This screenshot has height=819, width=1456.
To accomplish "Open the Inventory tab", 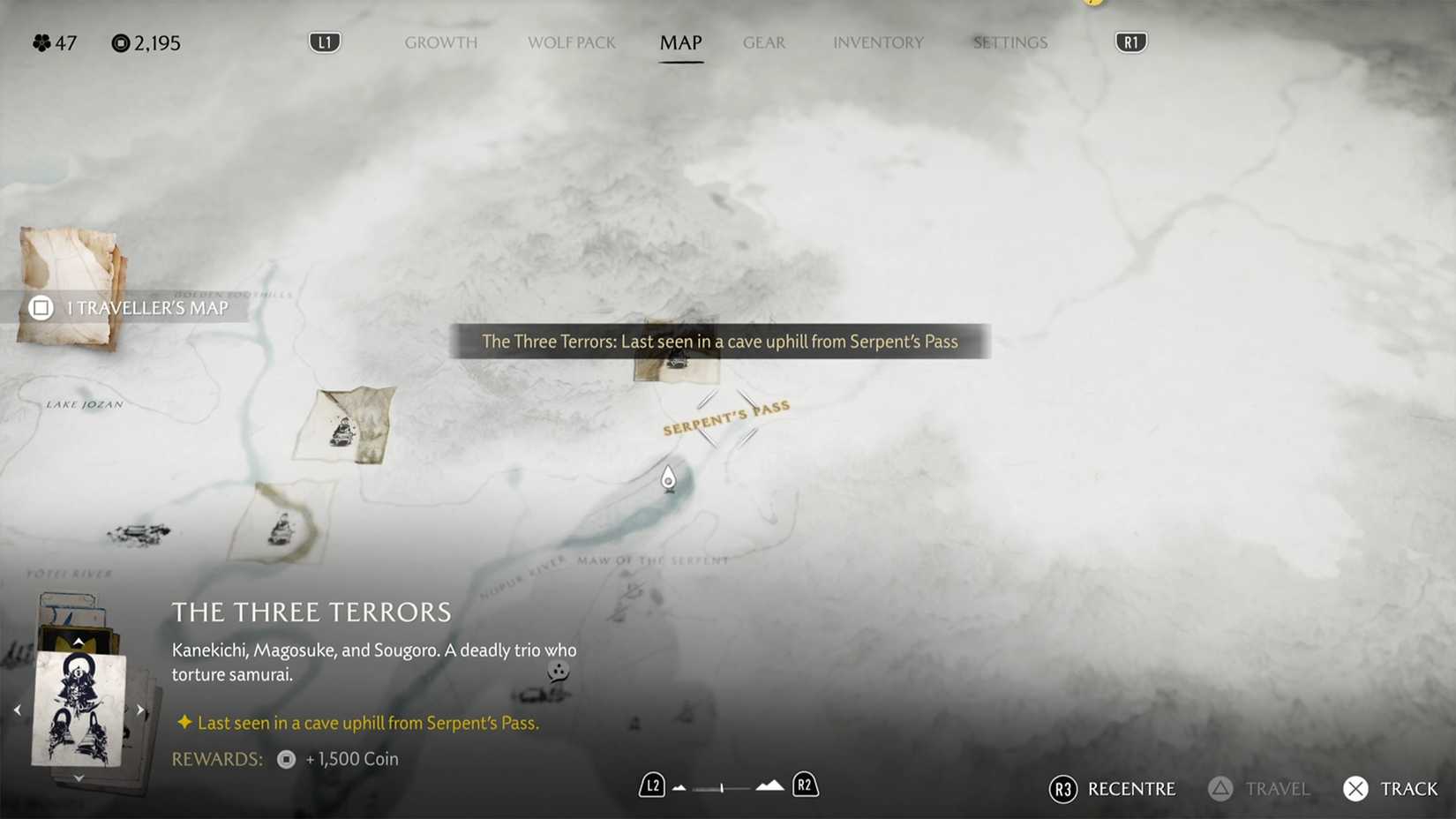I will coord(878,42).
